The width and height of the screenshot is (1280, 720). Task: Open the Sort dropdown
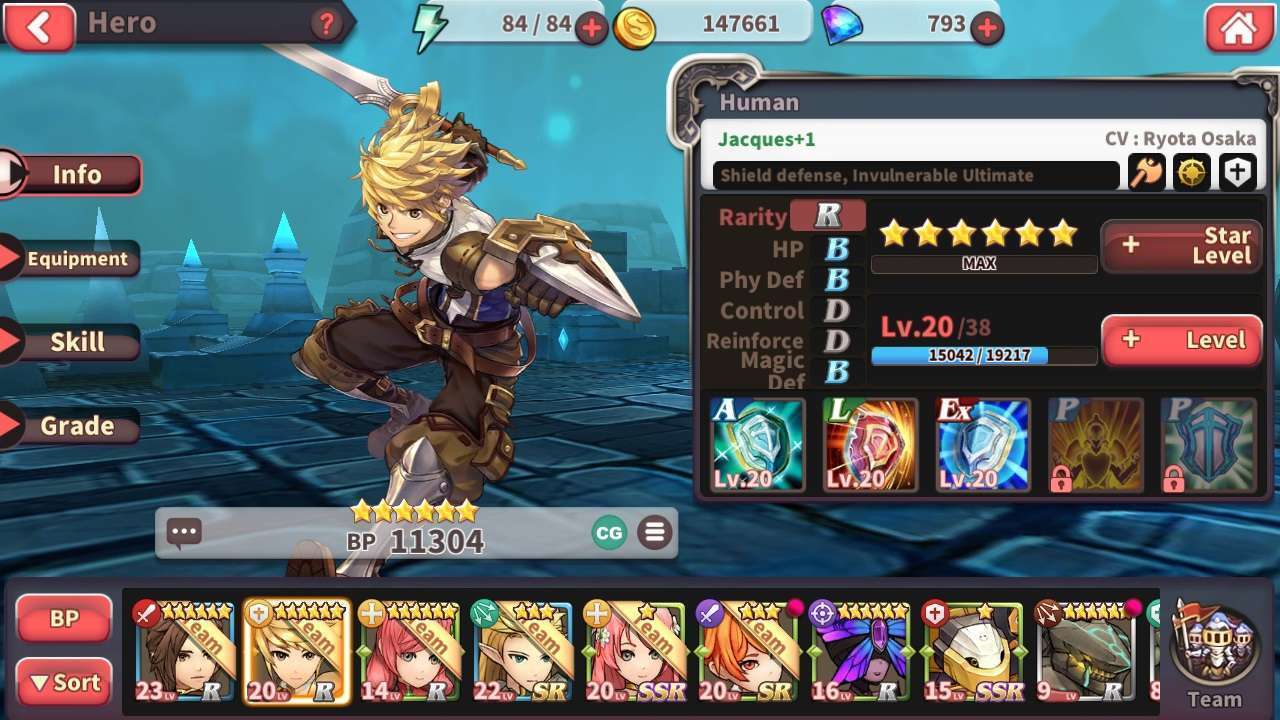[64, 683]
